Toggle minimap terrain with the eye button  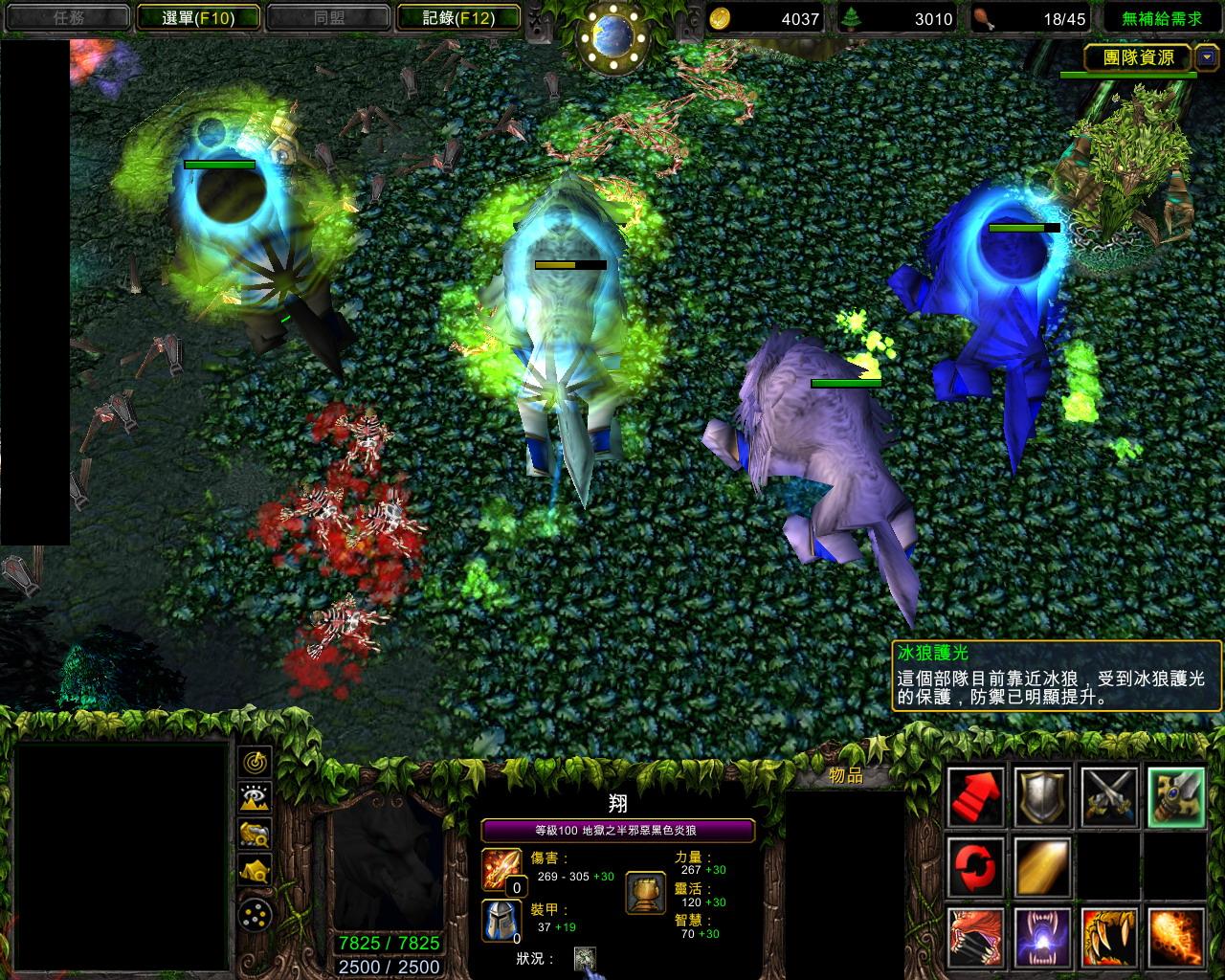tap(256, 797)
